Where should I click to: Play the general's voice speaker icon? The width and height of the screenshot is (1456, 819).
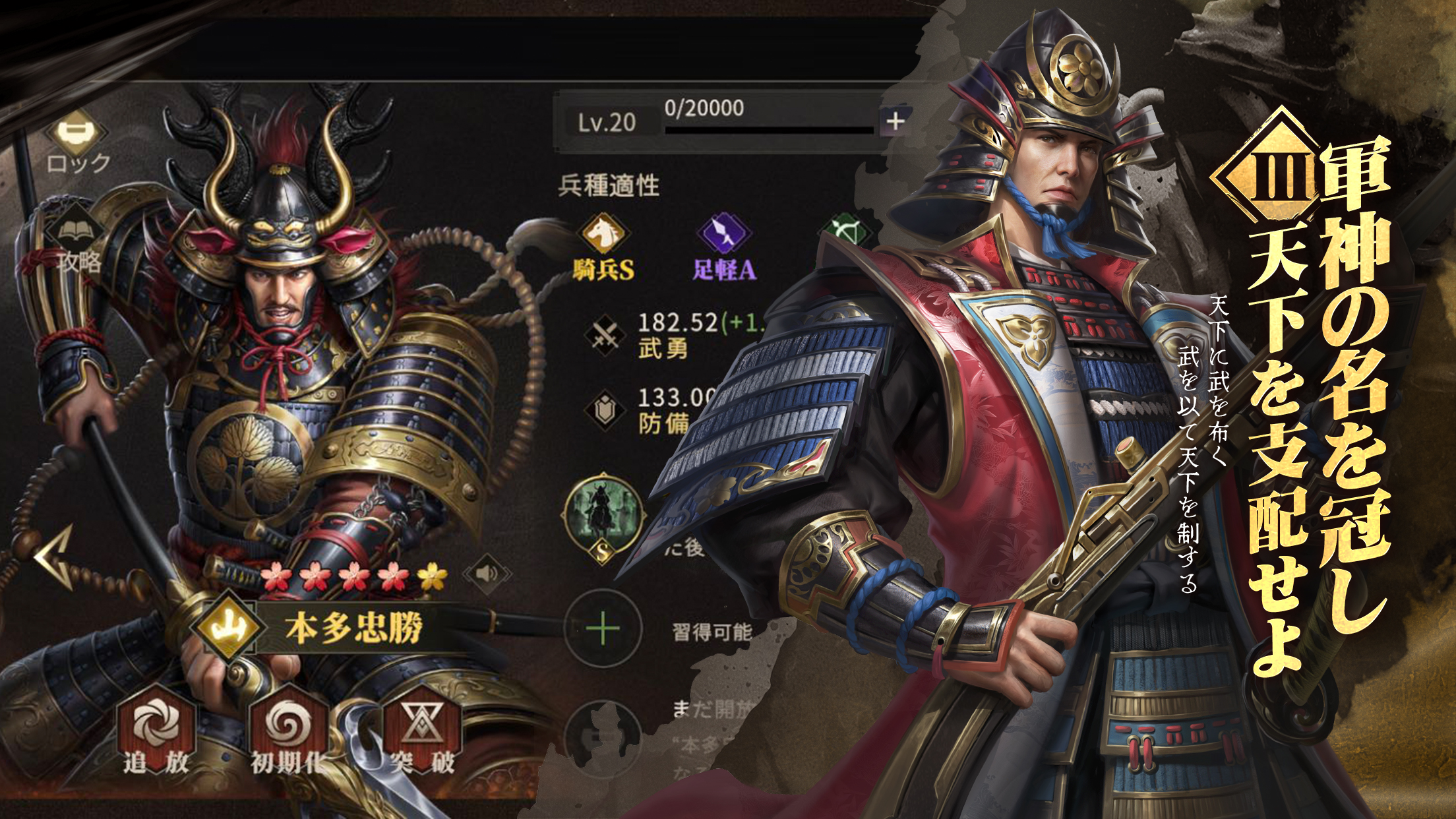click(x=487, y=572)
